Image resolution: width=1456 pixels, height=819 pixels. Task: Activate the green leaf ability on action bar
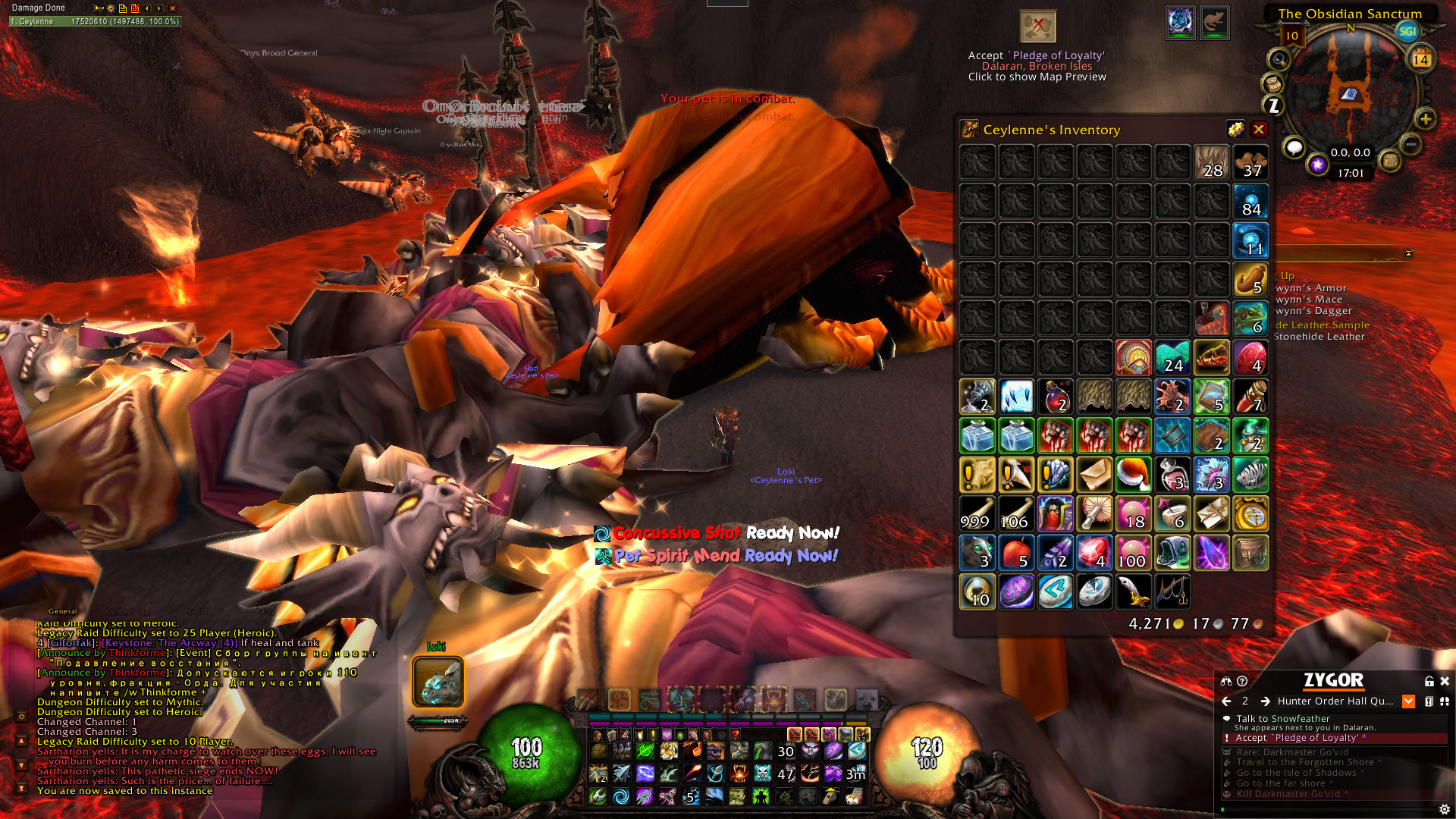click(645, 751)
